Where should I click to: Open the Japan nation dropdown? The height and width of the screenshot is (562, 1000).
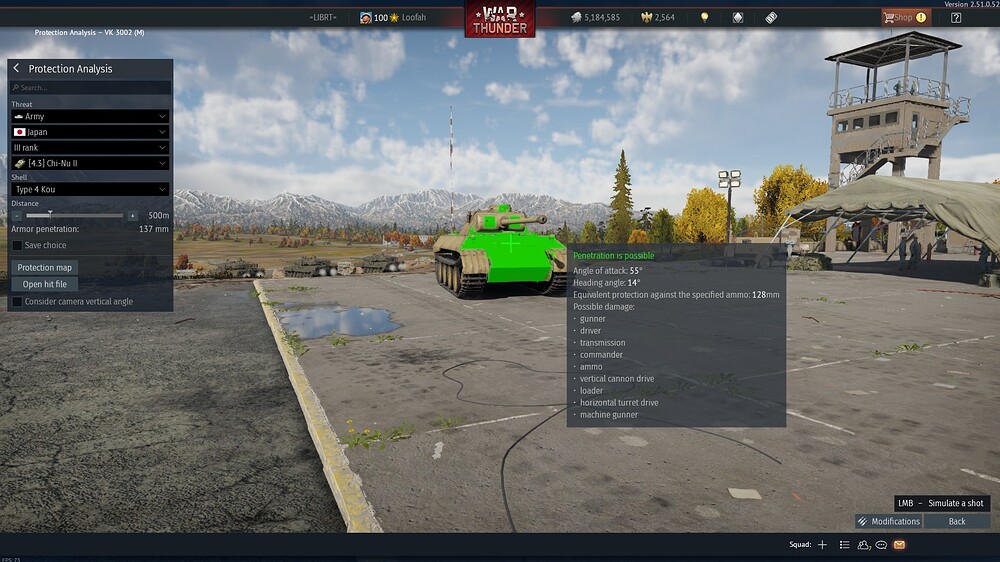[90, 132]
